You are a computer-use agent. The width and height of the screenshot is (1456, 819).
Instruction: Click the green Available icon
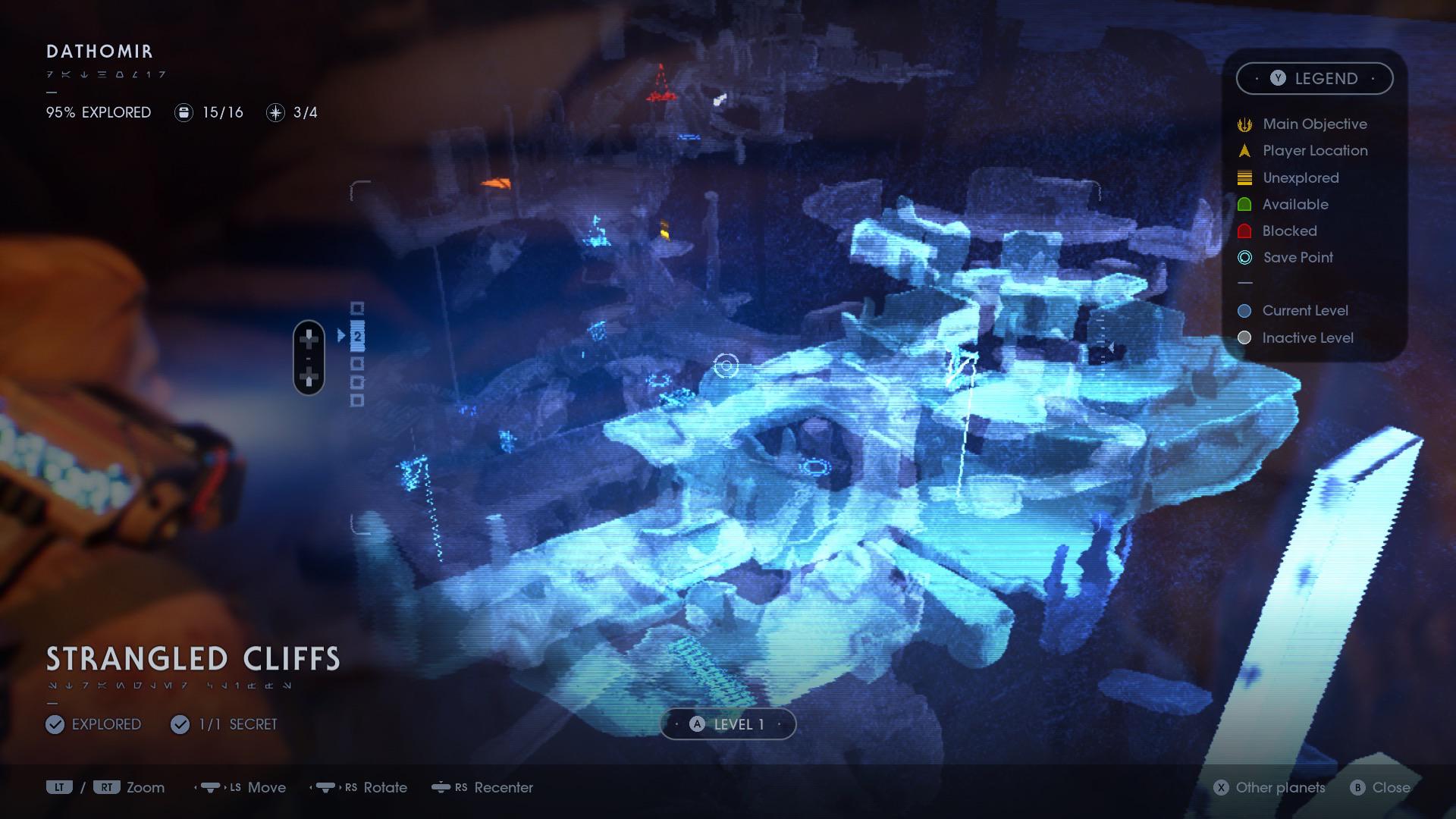coord(1244,204)
